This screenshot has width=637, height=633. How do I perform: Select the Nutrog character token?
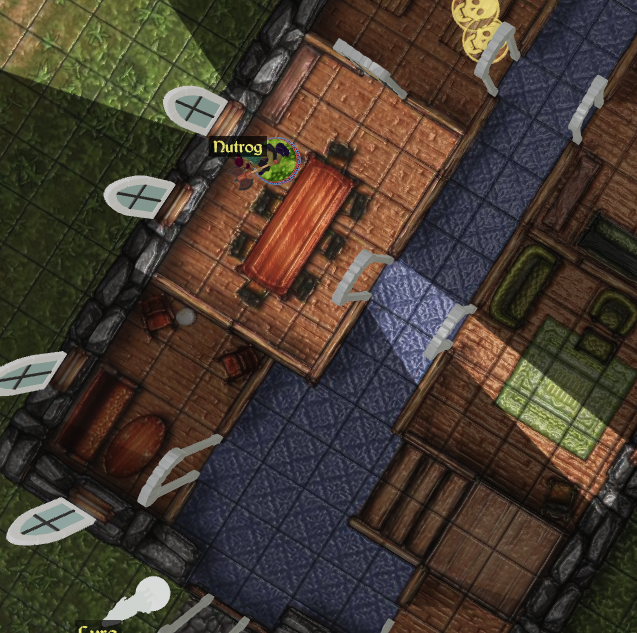(279, 163)
